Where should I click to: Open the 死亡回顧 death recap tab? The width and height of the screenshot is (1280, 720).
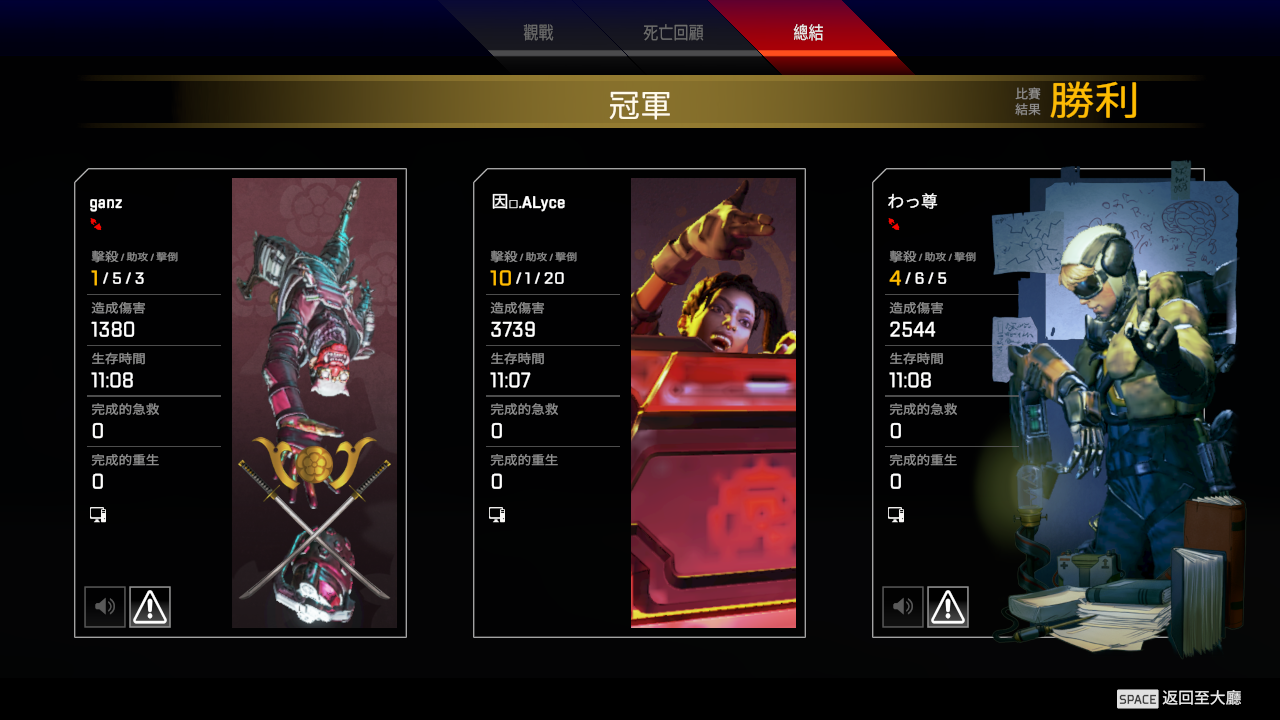[x=673, y=33]
